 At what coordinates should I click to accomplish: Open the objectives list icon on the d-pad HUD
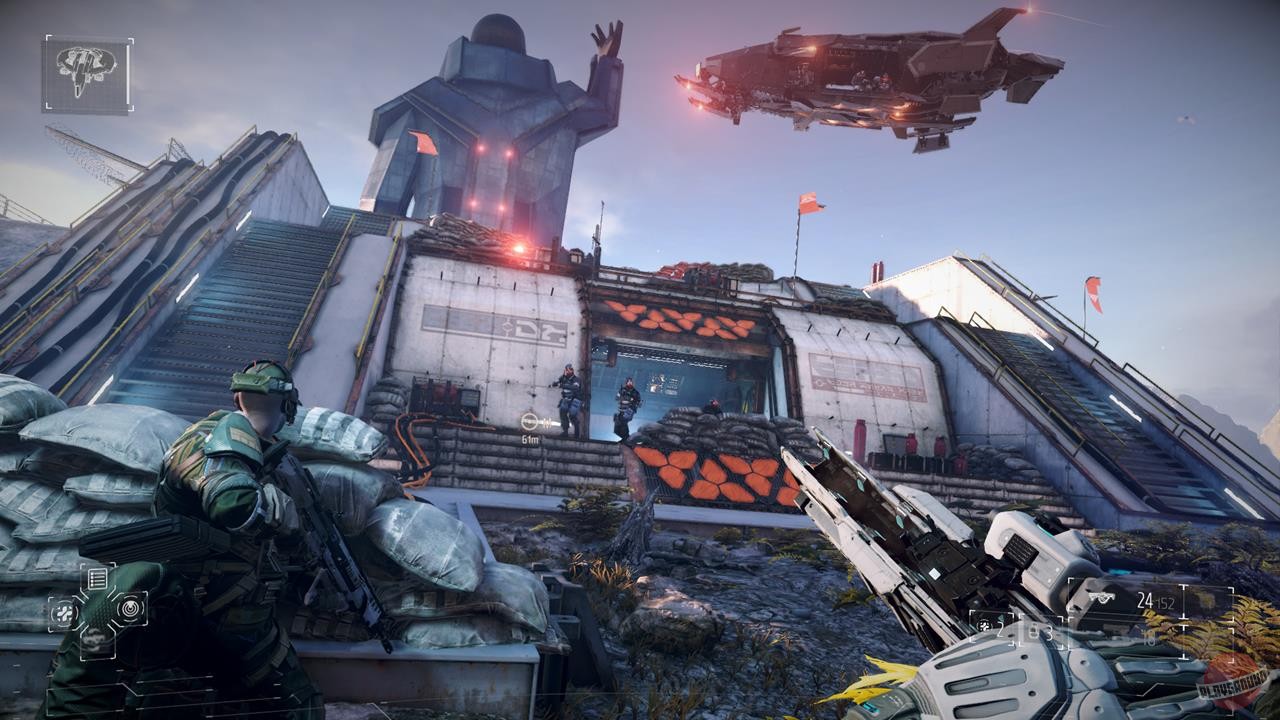pyautogui.click(x=96, y=578)
